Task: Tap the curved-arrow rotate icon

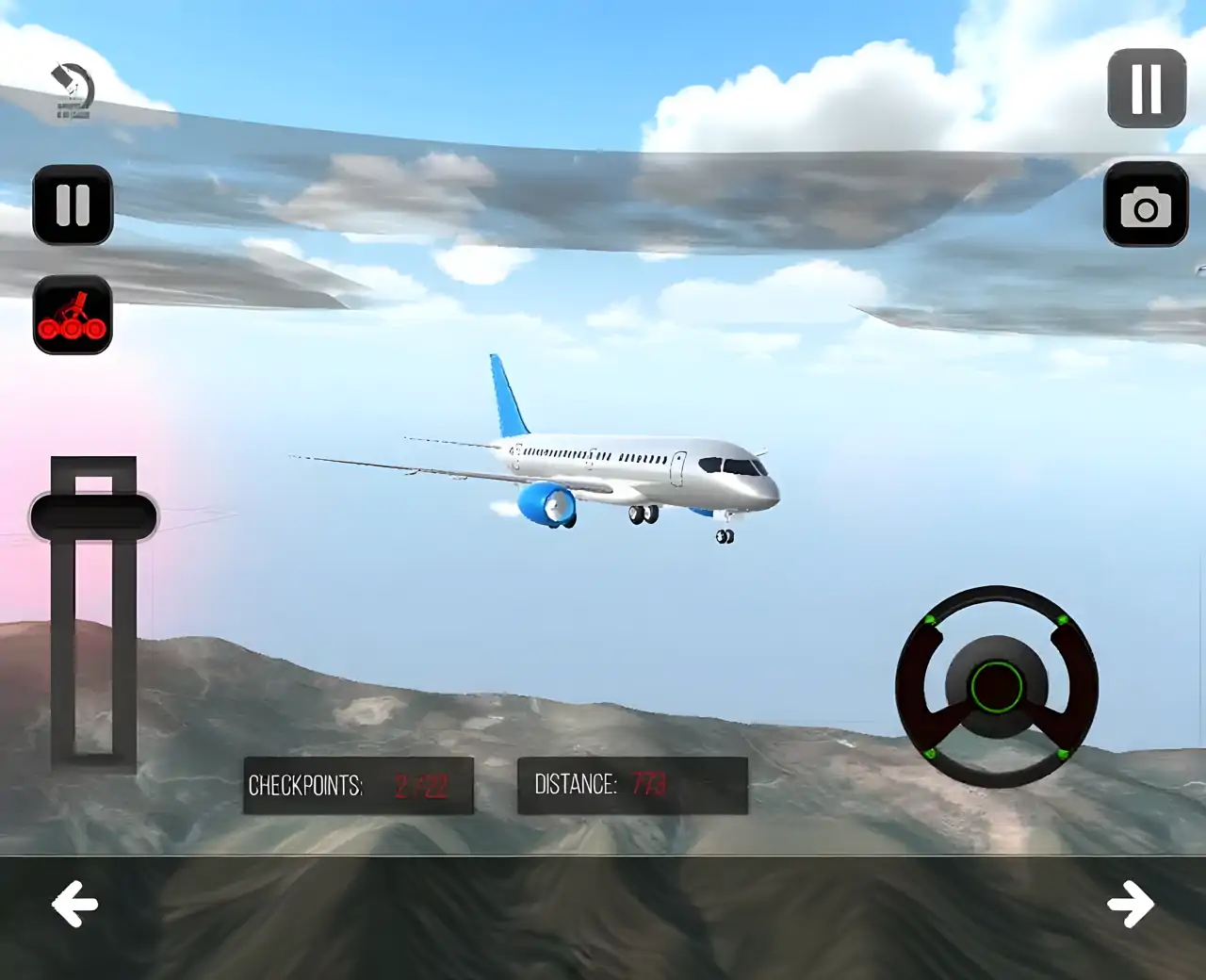Action: tap(73, 90)
